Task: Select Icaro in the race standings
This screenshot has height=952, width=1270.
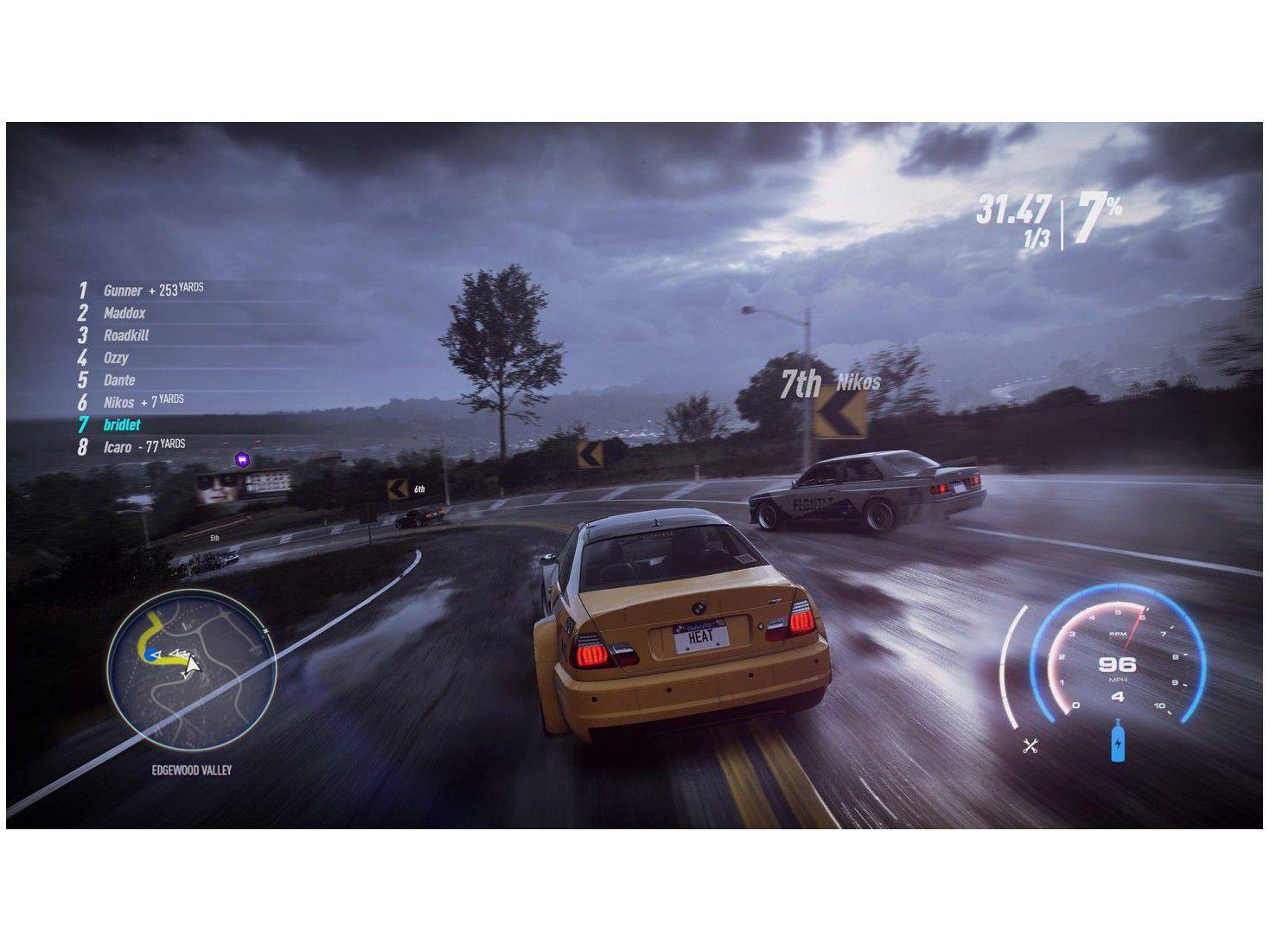Action: tap(118, 448)
